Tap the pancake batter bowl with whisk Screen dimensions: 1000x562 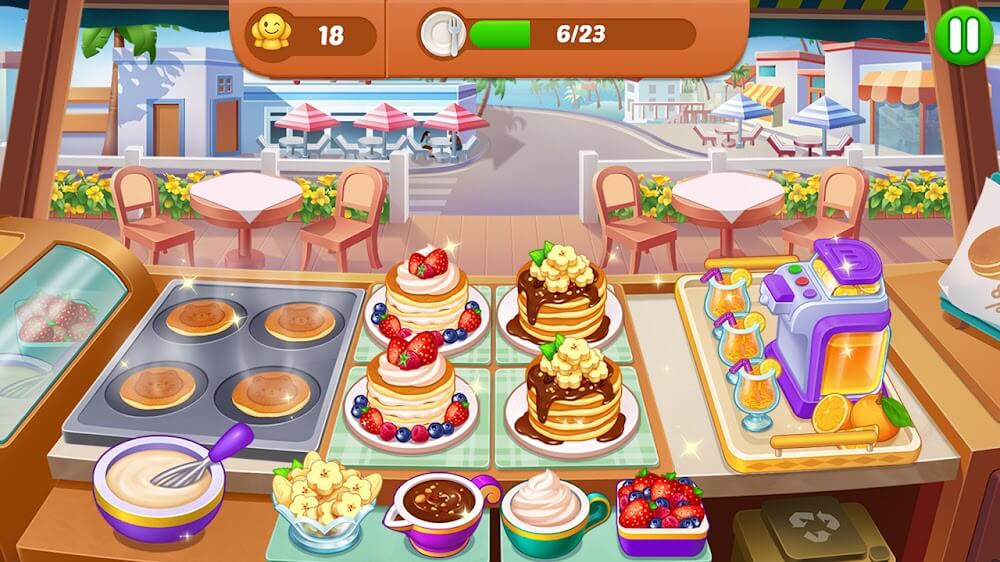[160, 482]
